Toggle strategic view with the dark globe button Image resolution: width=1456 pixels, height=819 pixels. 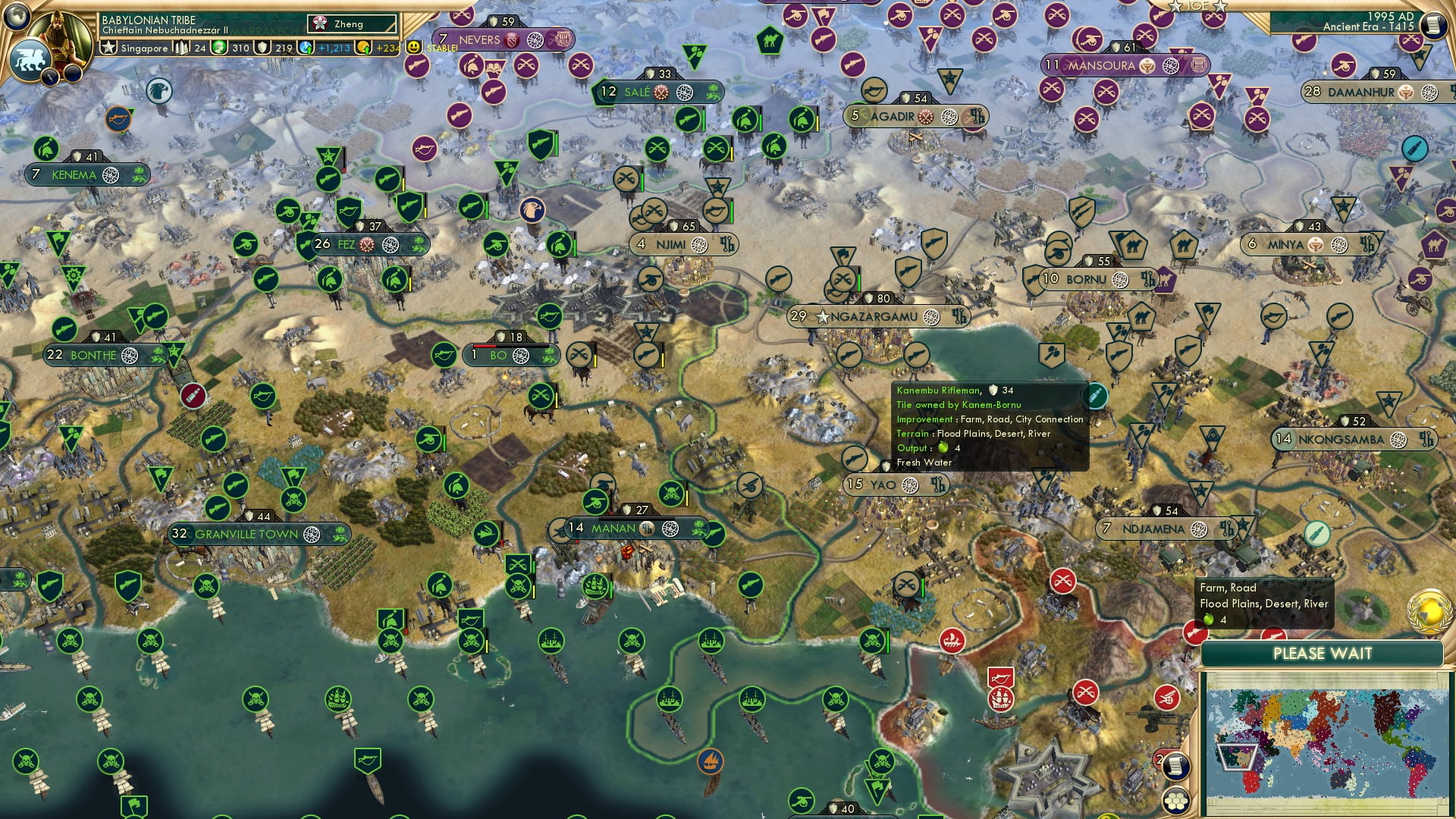17,17
